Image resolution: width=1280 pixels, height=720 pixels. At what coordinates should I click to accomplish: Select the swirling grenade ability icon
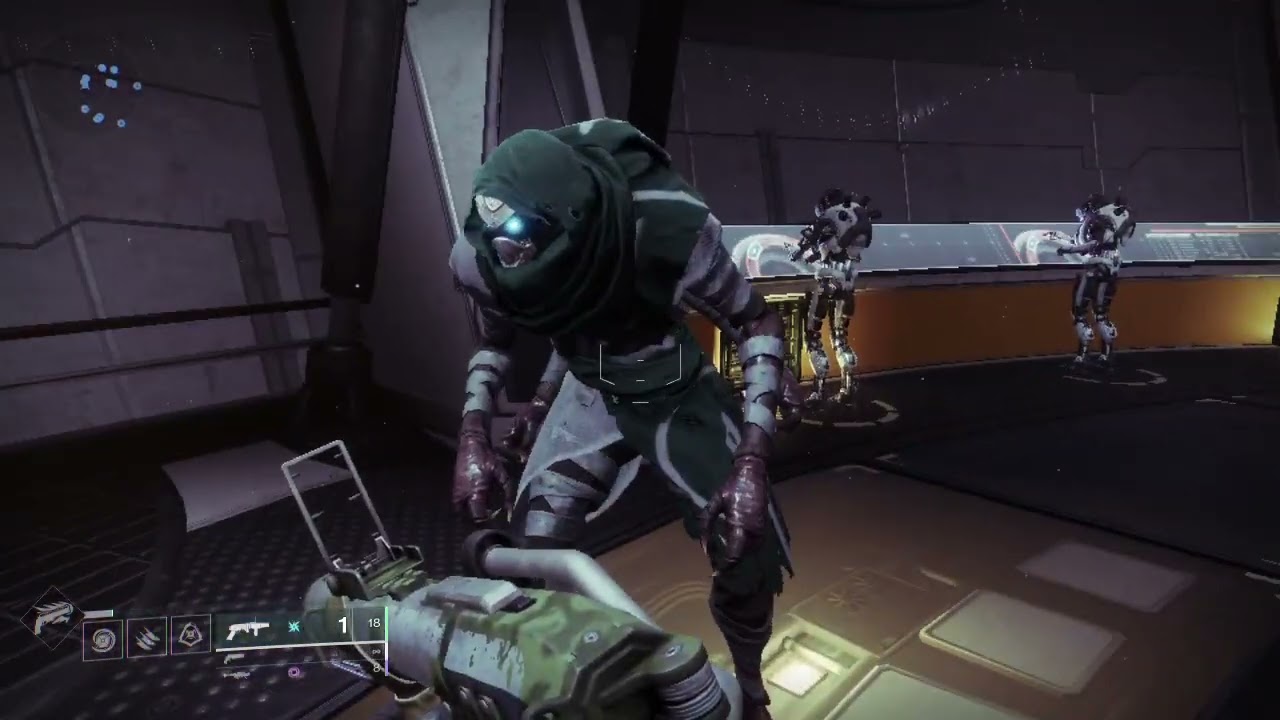102,638
